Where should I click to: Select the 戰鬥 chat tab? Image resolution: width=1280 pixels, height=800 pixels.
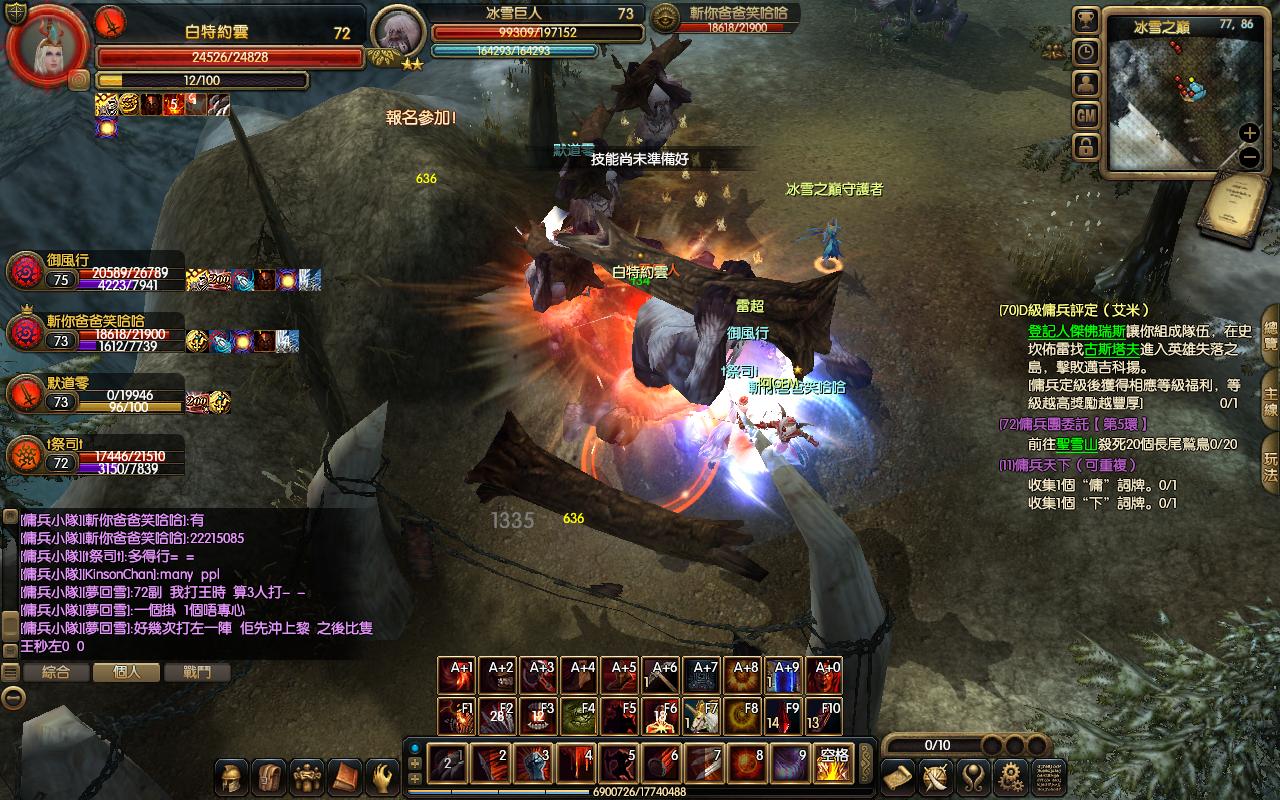(x=197, y=672)
